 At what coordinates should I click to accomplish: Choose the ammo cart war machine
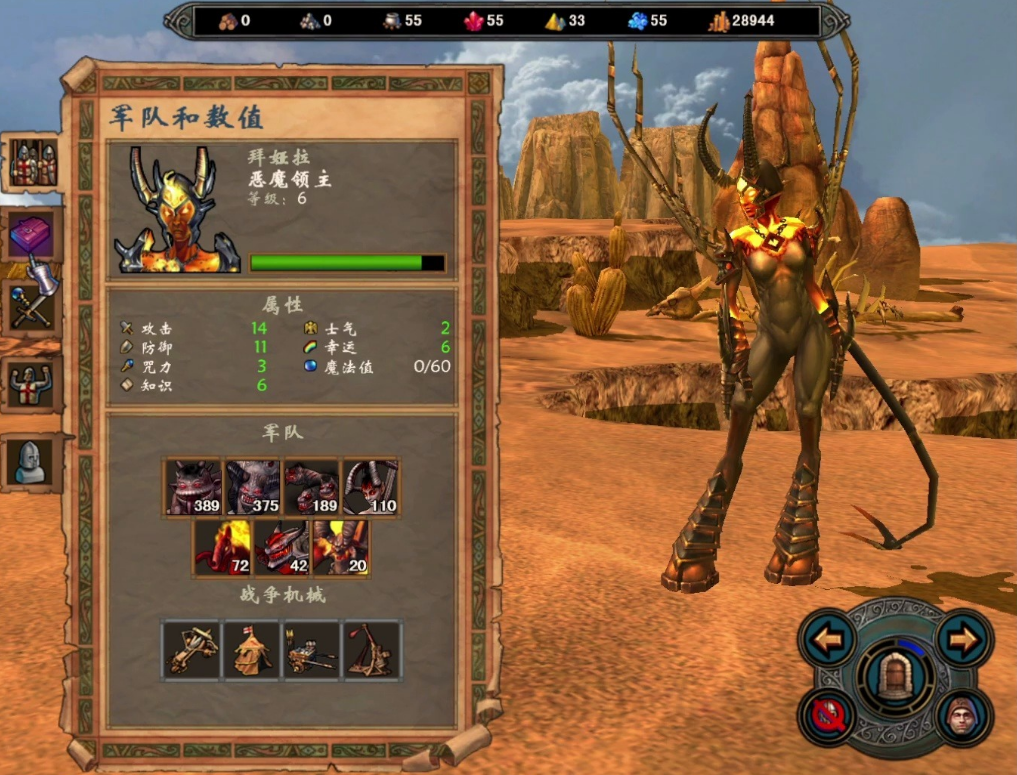click(x=312, y=650)
